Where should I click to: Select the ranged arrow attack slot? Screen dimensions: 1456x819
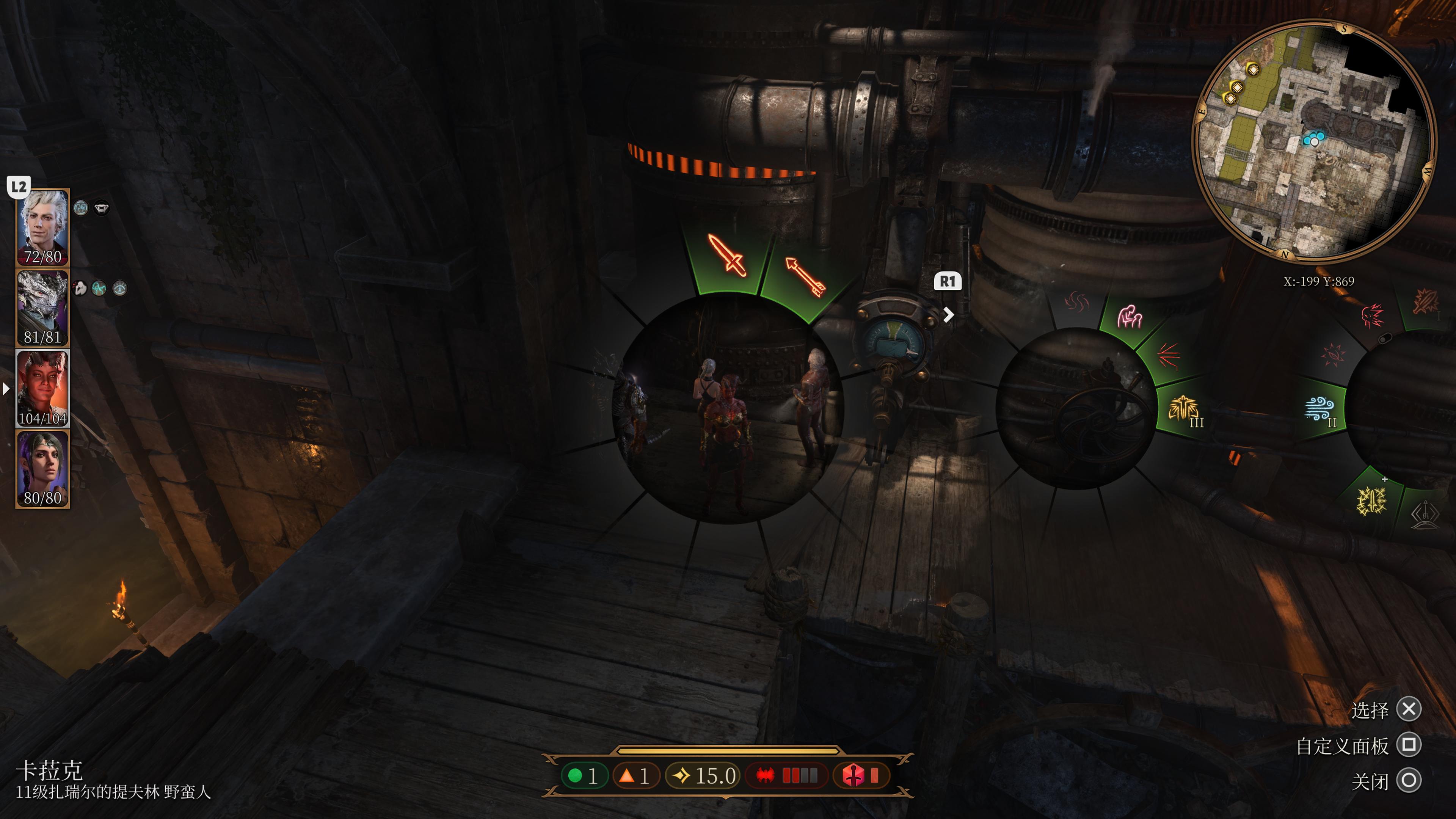[x=805, y=276]
